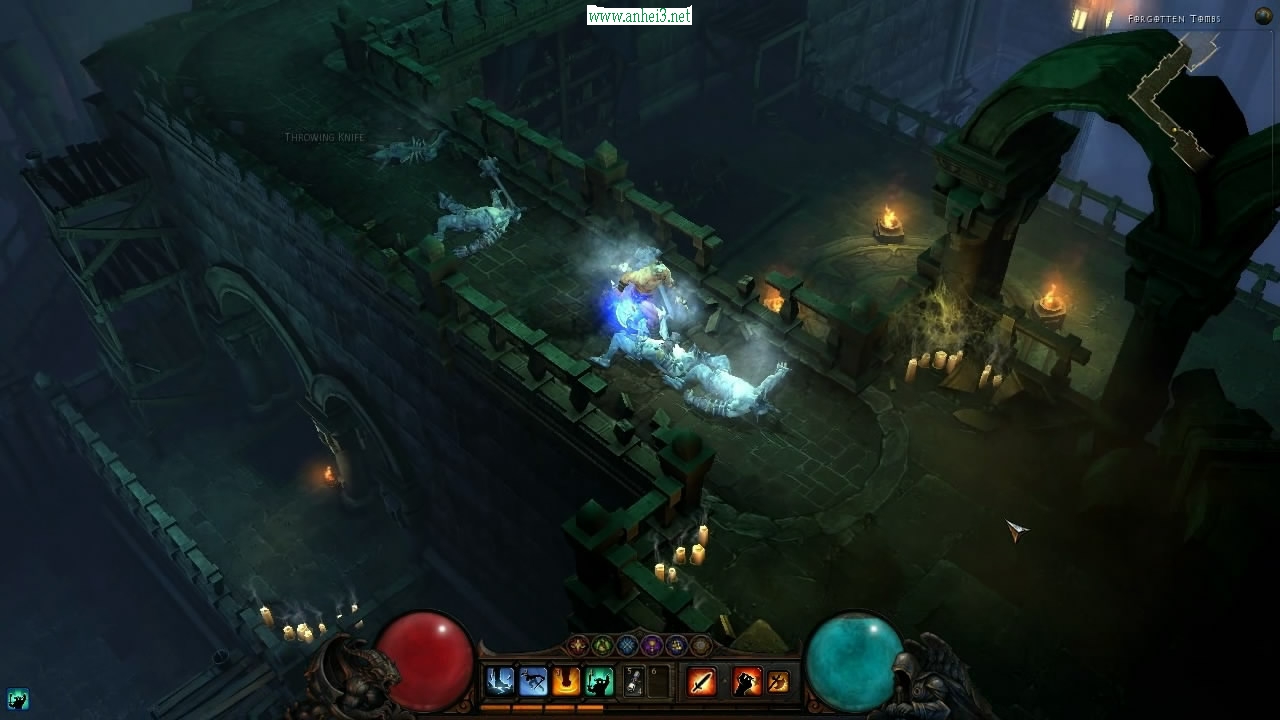This screenshot has height=720, width=1280.
Task: Open the red cross-shaped round menu button
Action: click(578, 646)
